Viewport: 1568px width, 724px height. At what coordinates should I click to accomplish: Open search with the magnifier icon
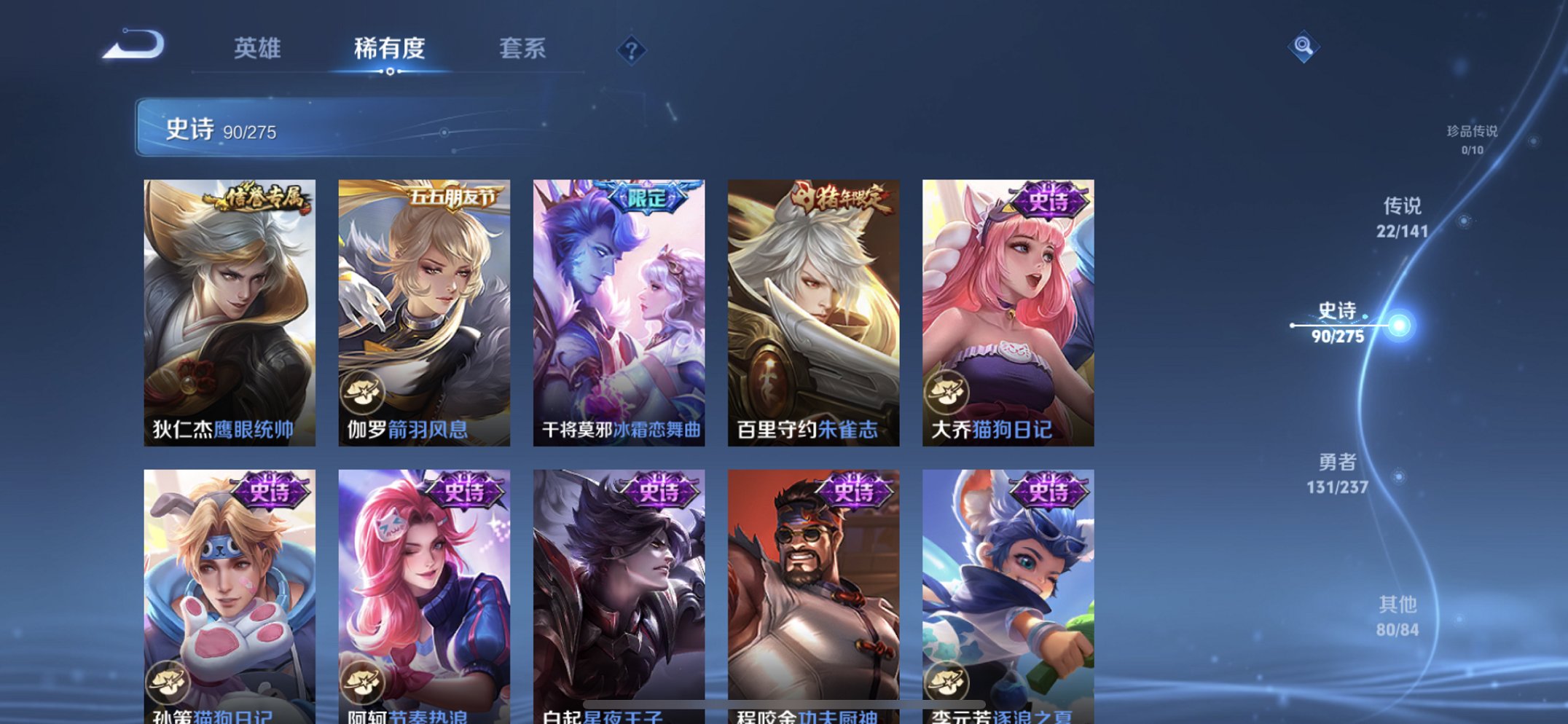click(1304, 46)
